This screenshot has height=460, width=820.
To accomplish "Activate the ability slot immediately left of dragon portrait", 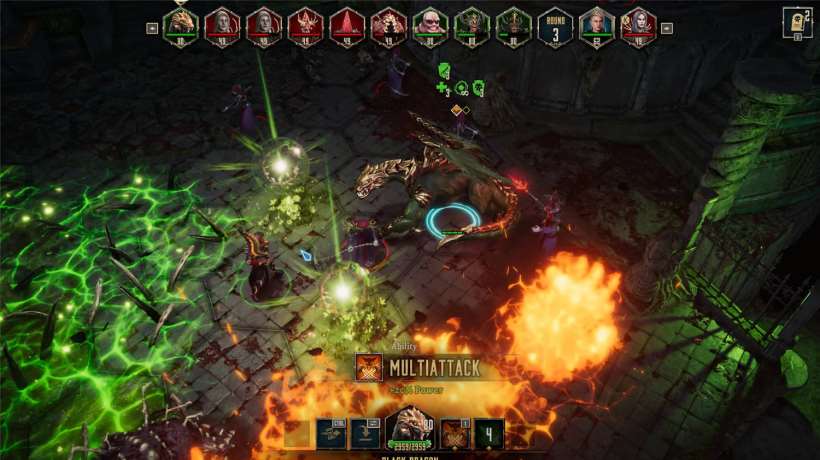I will coord(366,433).
